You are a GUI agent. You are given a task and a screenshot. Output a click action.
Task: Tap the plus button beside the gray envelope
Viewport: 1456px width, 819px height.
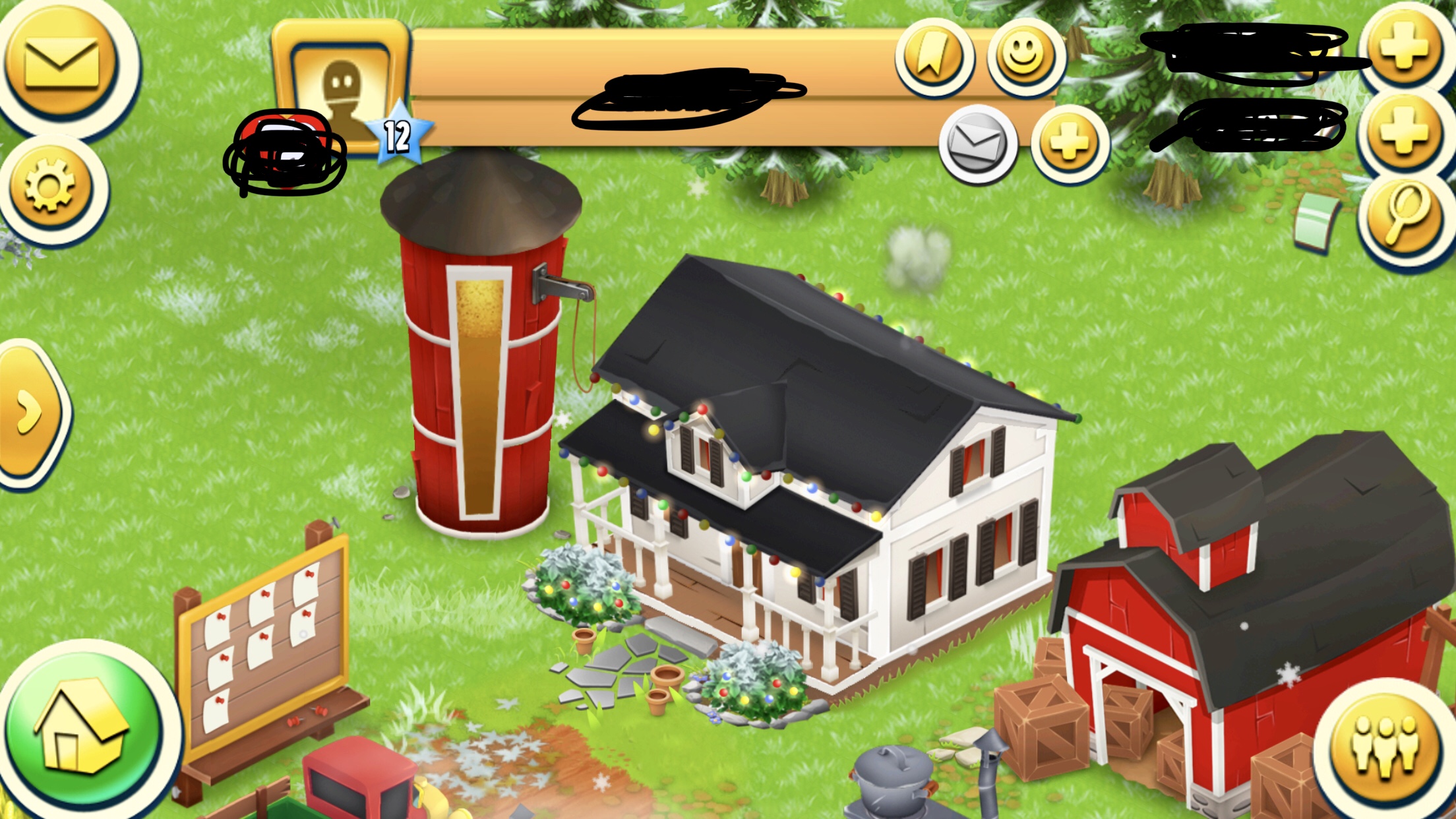coord(1069,143)
